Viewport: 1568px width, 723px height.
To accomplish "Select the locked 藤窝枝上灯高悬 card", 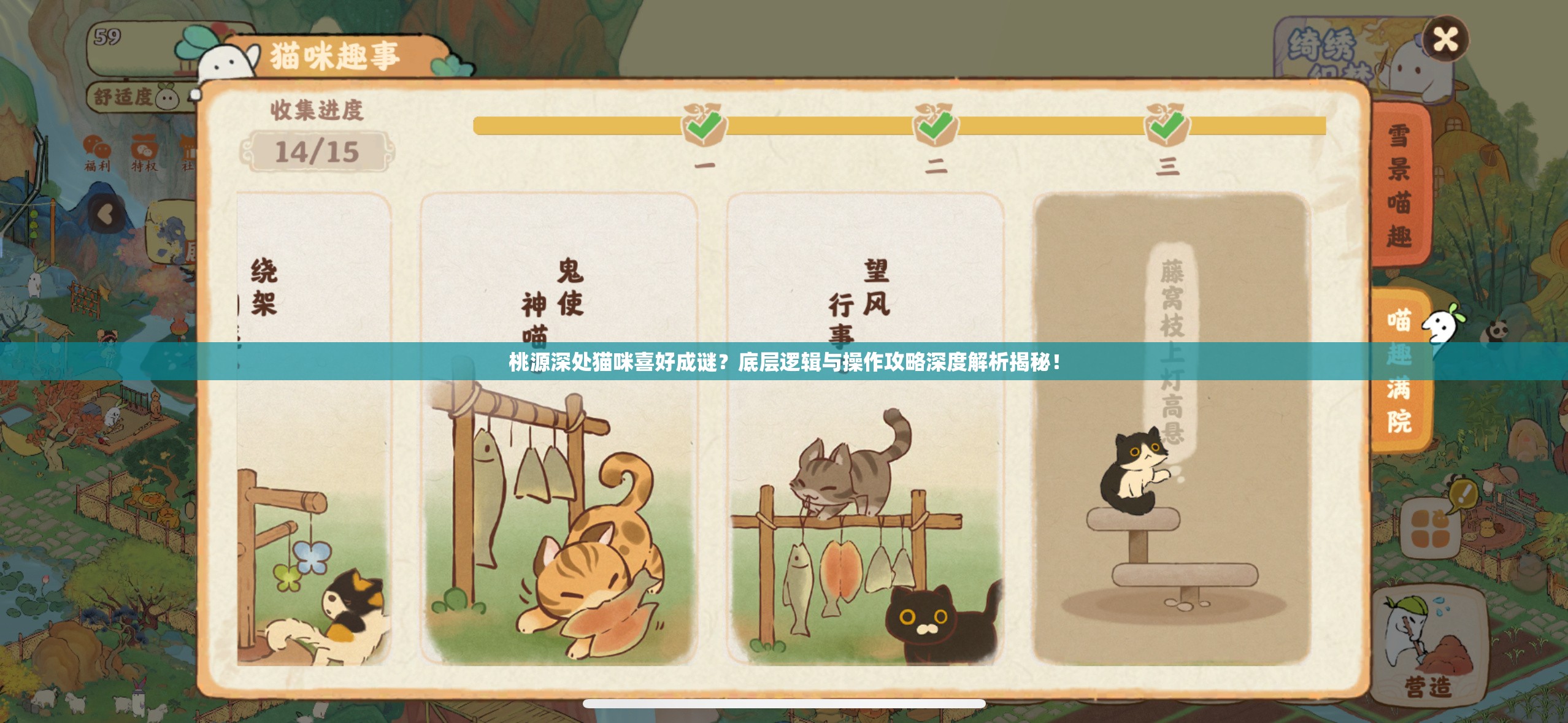I will (1170, 429).
